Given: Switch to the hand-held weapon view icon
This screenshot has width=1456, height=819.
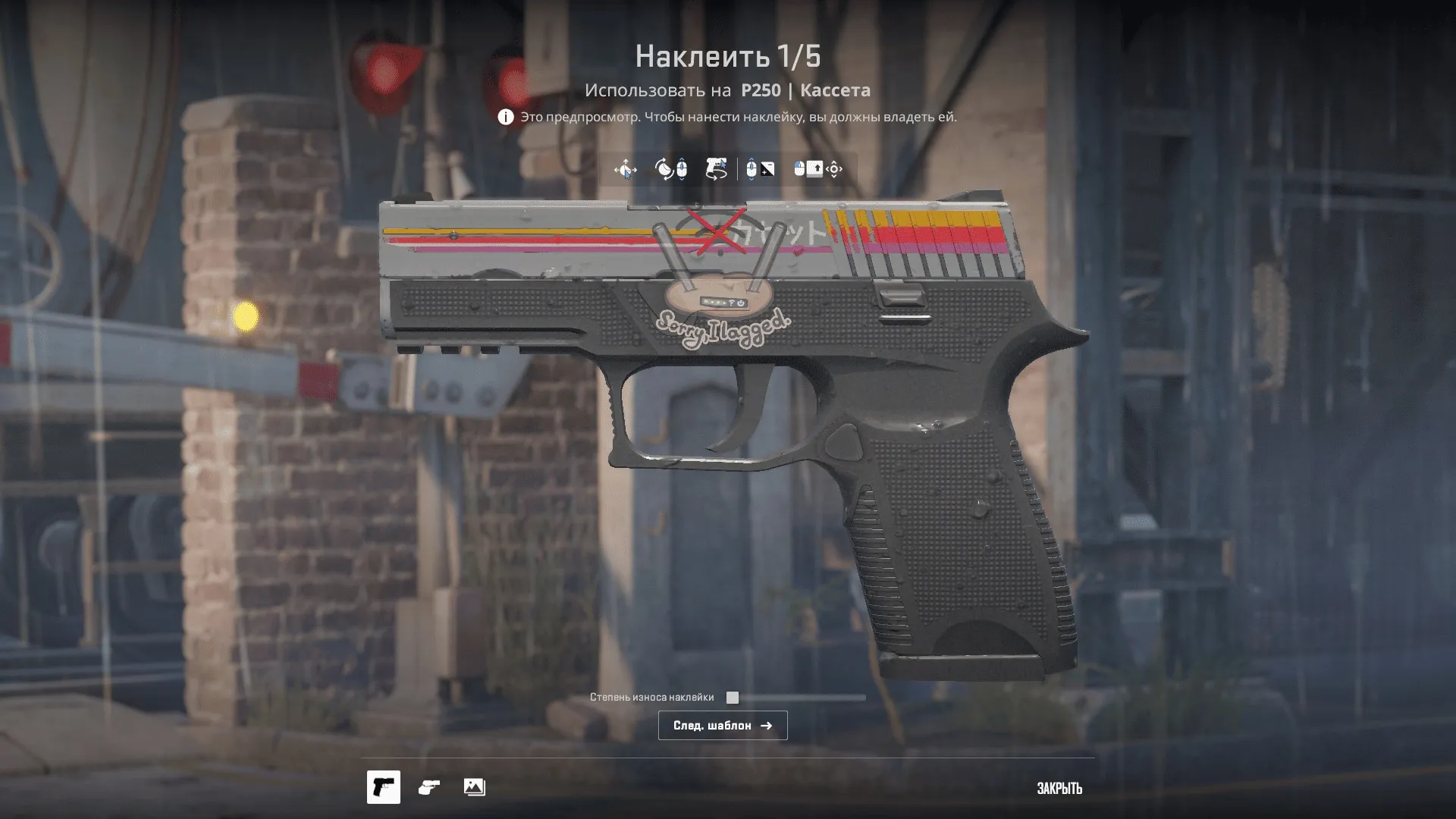Looking at the screenshot, I should tap(429, 787).
